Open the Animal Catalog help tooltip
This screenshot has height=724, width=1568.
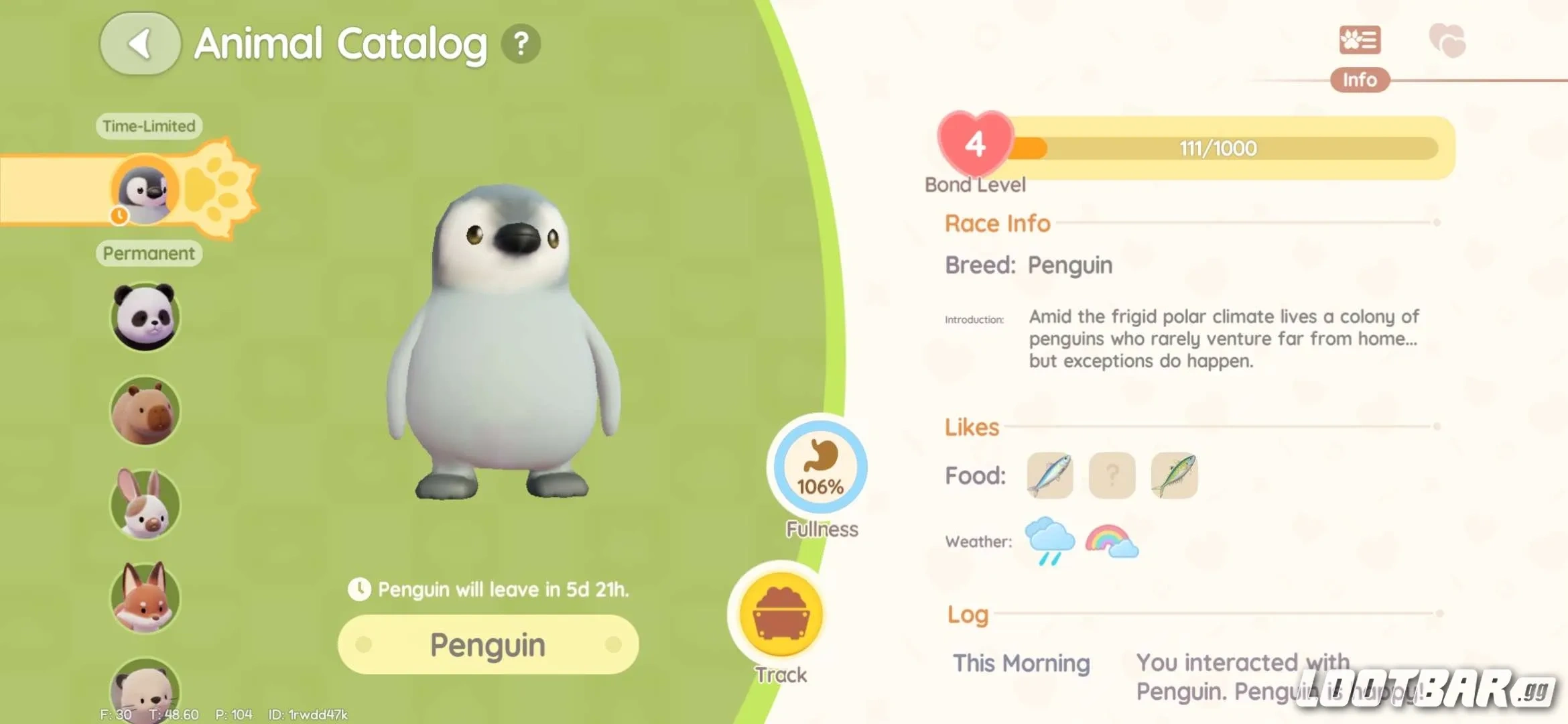coord(521,44)
